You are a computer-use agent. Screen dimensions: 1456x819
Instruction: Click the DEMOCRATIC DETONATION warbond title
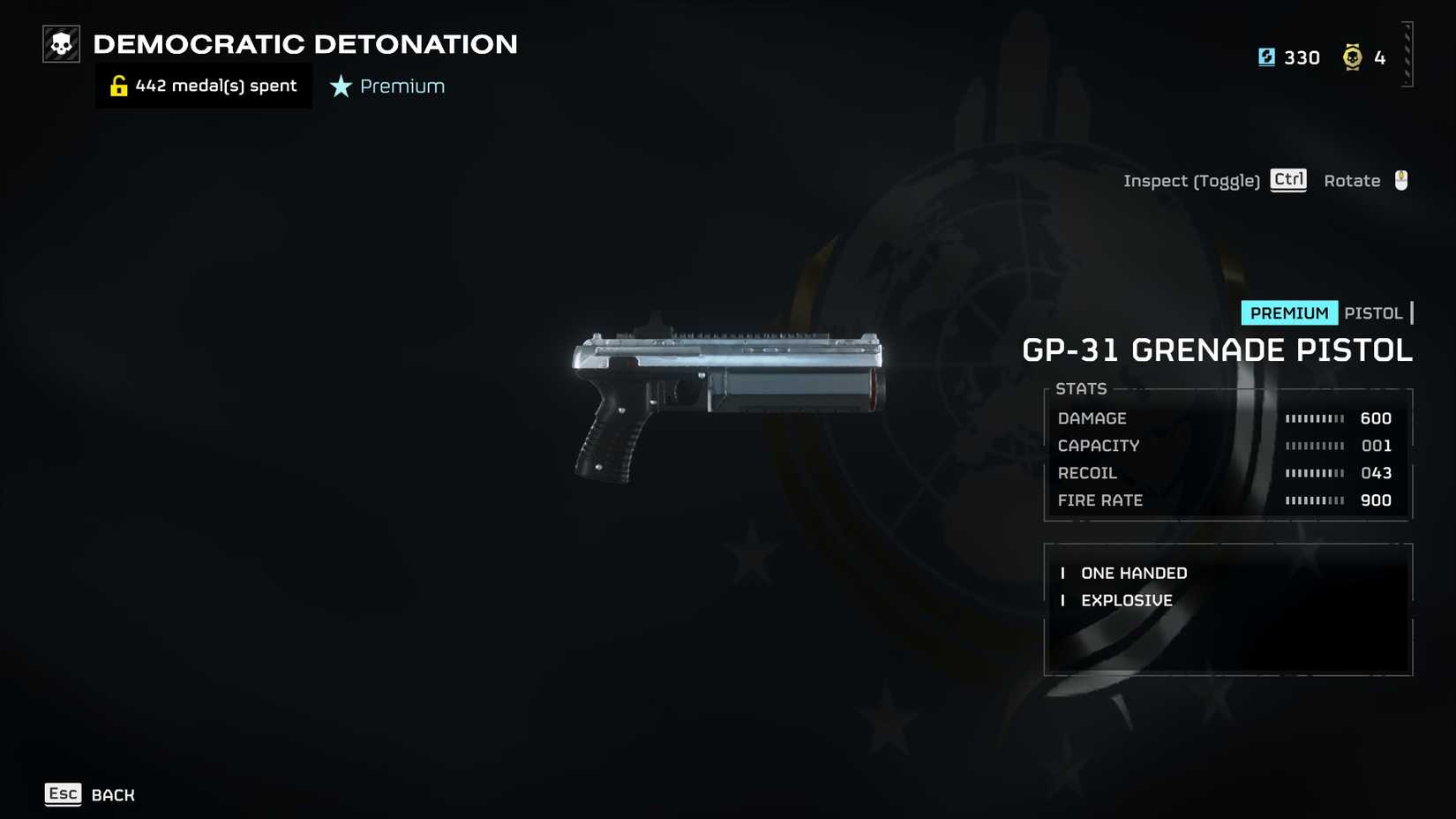[304, 43]
